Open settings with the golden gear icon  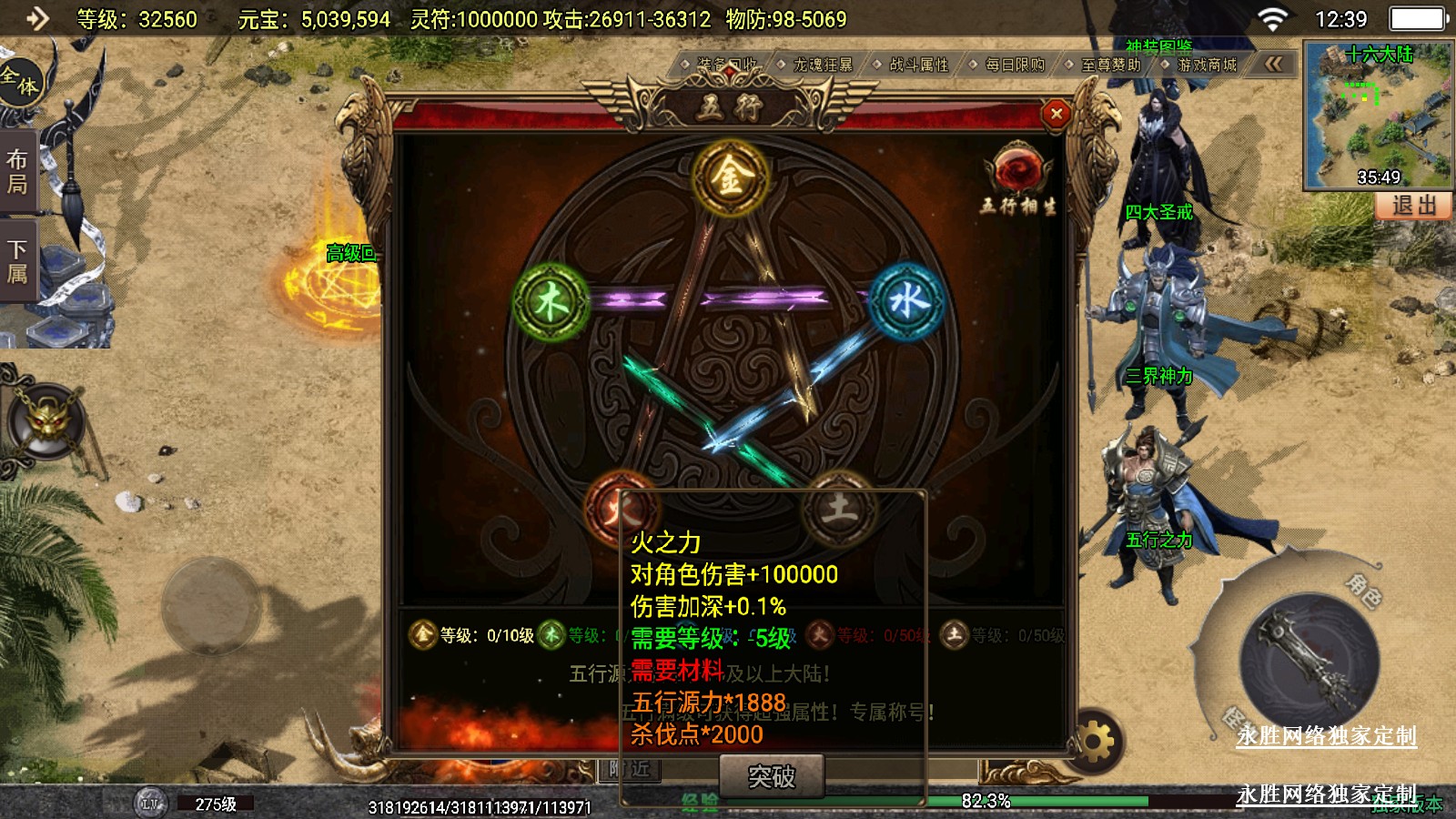pos(1096,742)
